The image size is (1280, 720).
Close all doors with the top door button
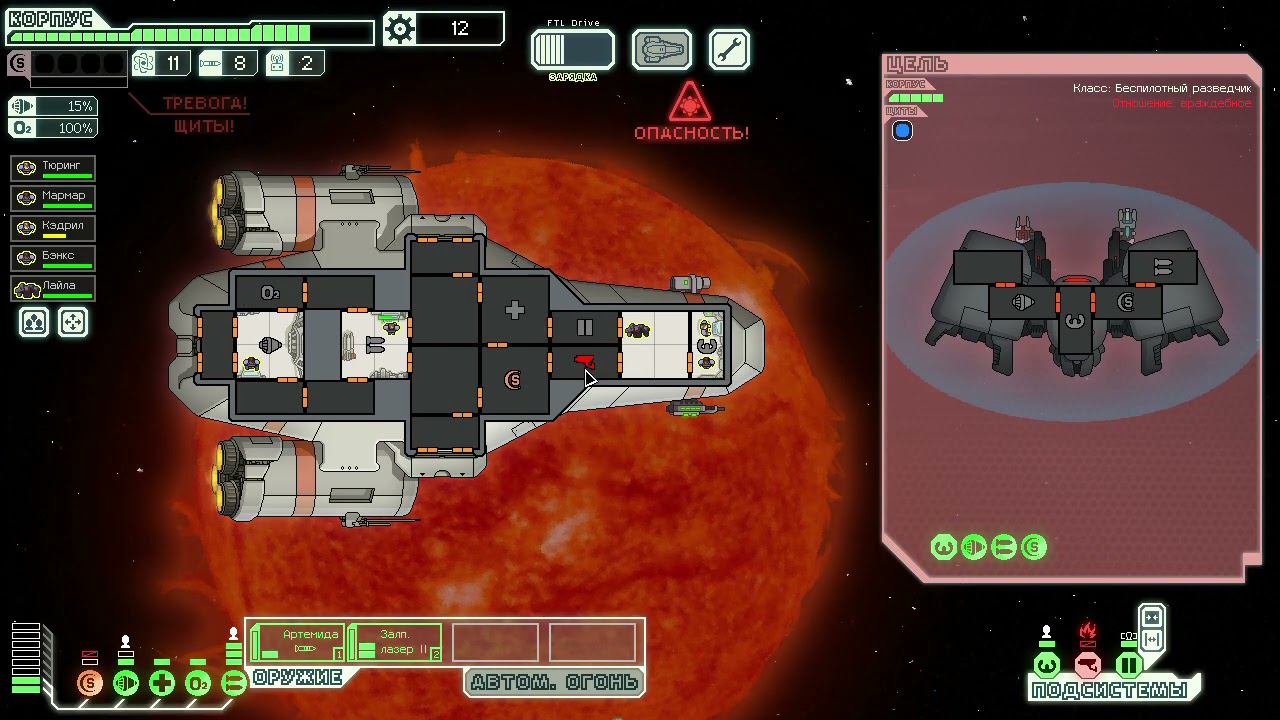1151,617
